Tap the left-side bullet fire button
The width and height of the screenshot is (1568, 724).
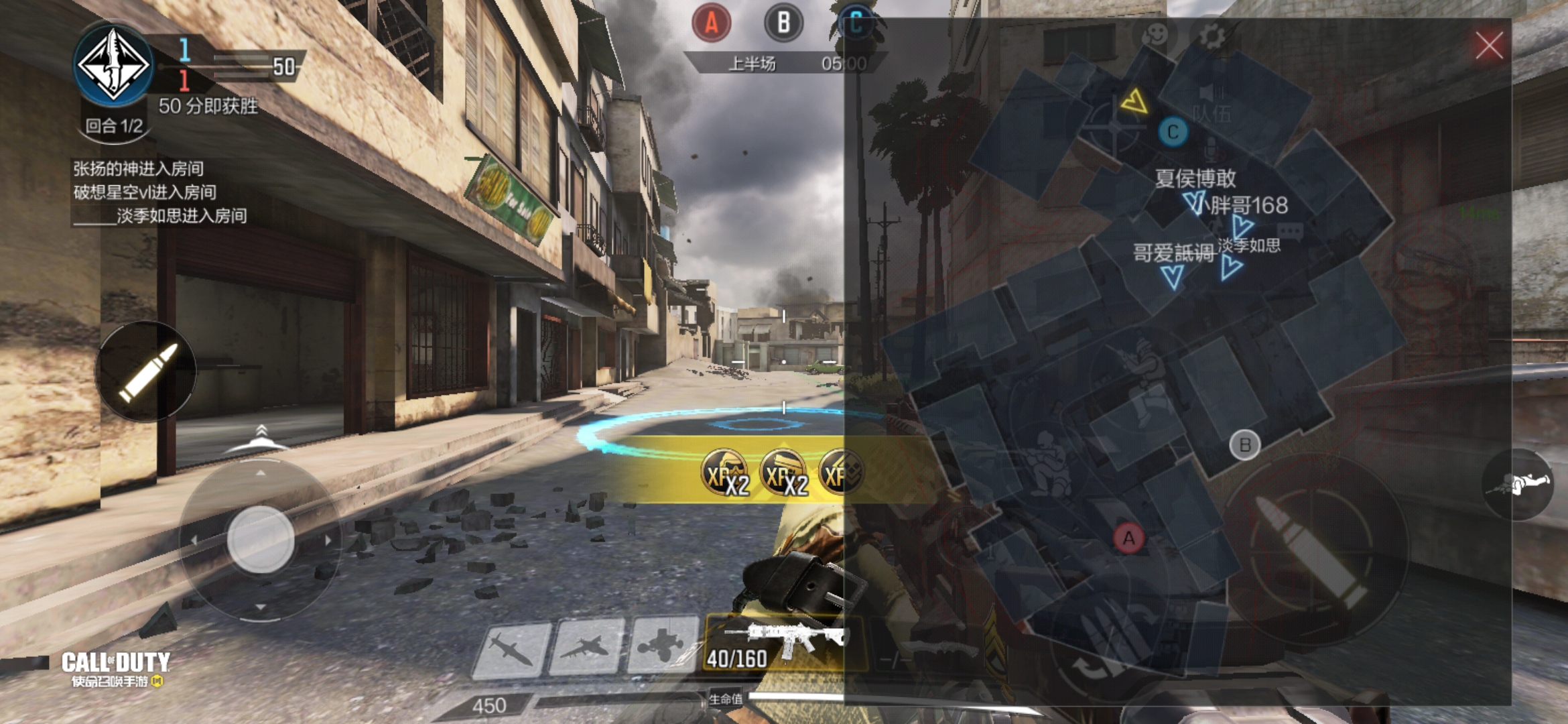pos(146,371)
